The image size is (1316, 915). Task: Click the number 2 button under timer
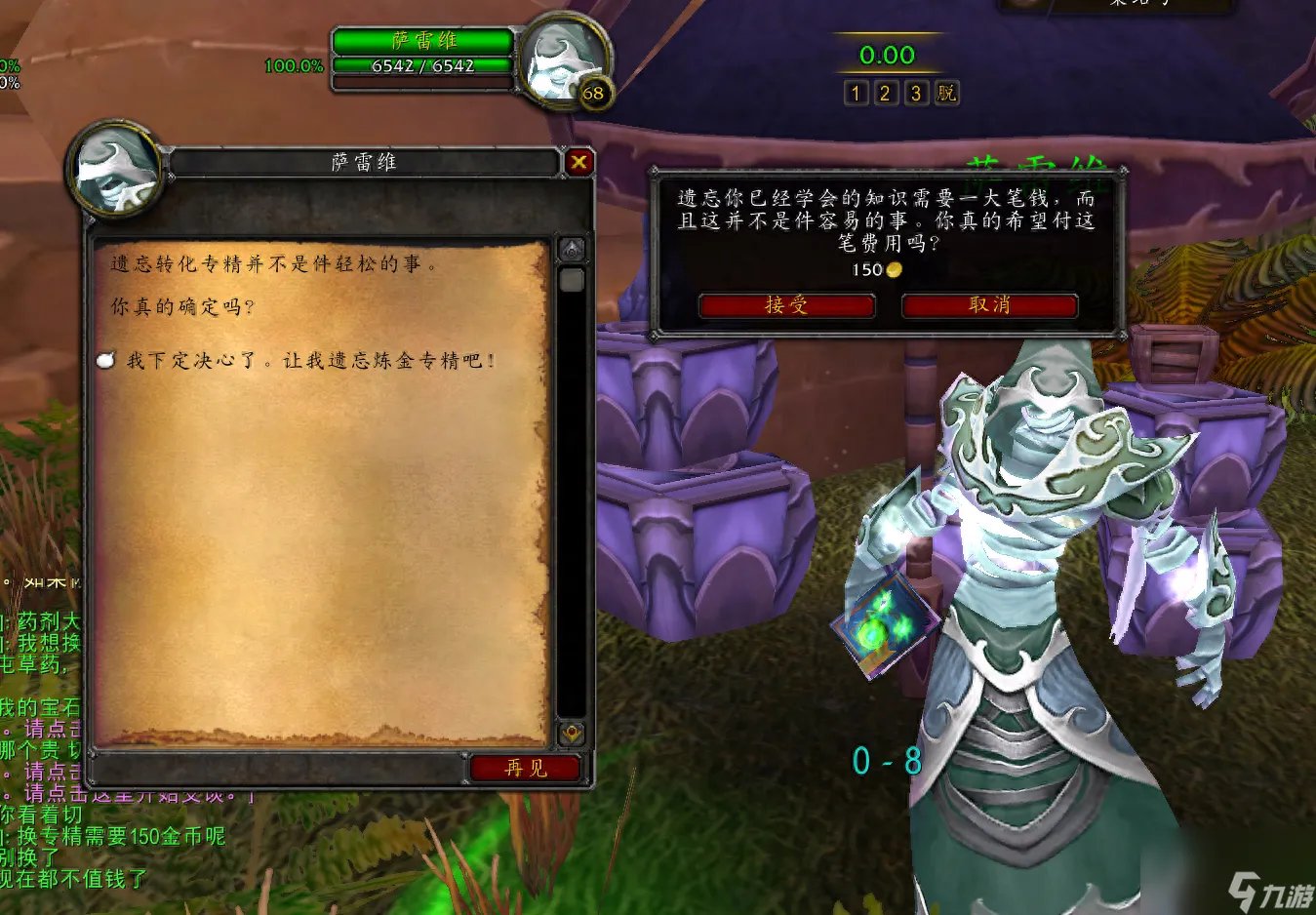[x=886, y=94]
